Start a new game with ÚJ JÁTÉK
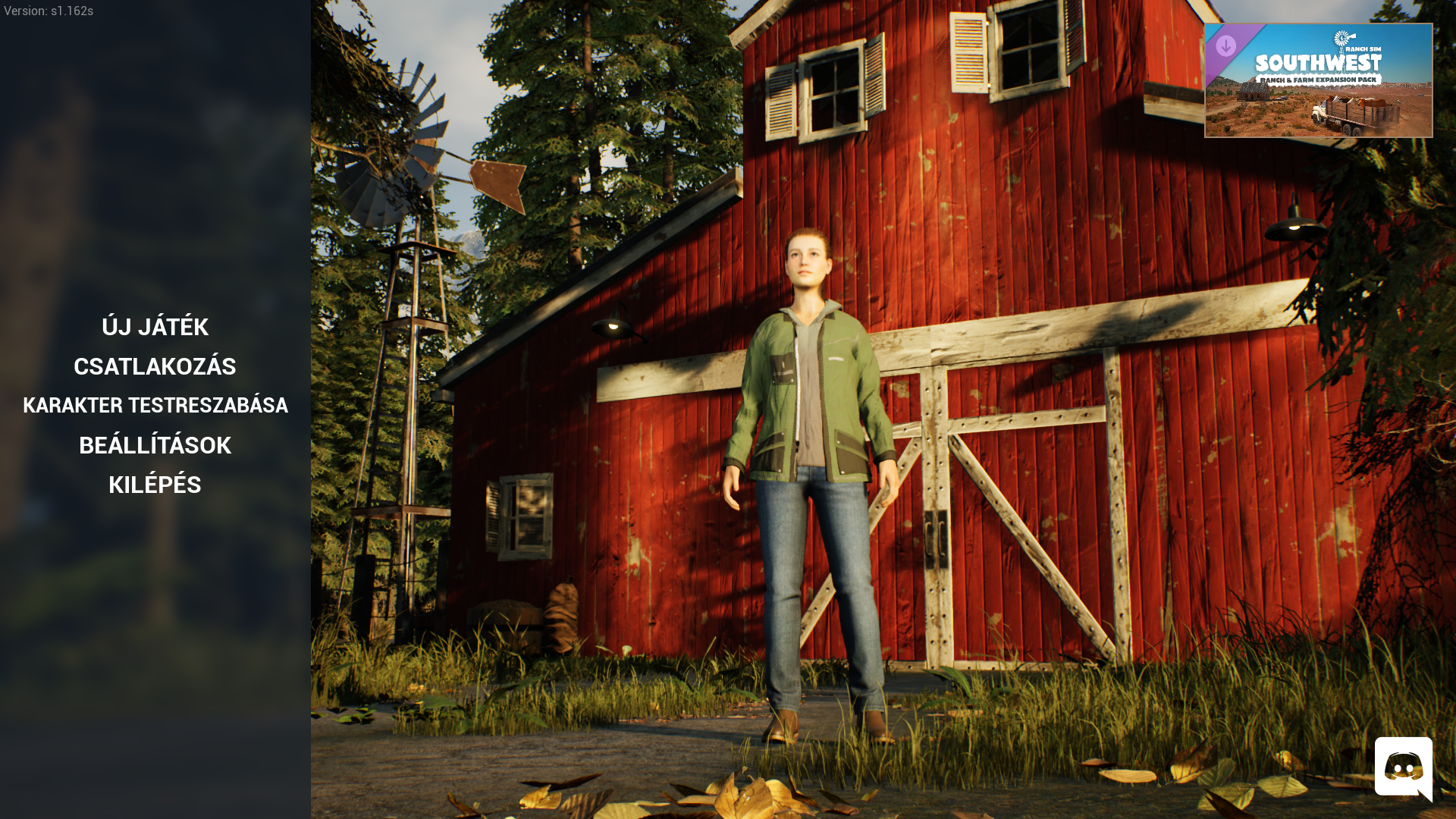Viewport: 1456px width, 819px height. [155, 327]
